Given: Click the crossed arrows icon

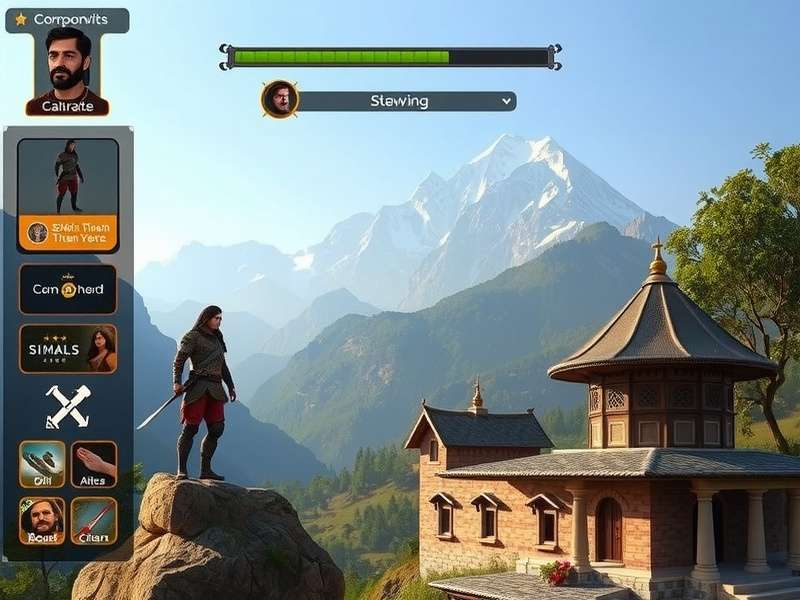Looking at the screenshot, I should coord(68,406).
